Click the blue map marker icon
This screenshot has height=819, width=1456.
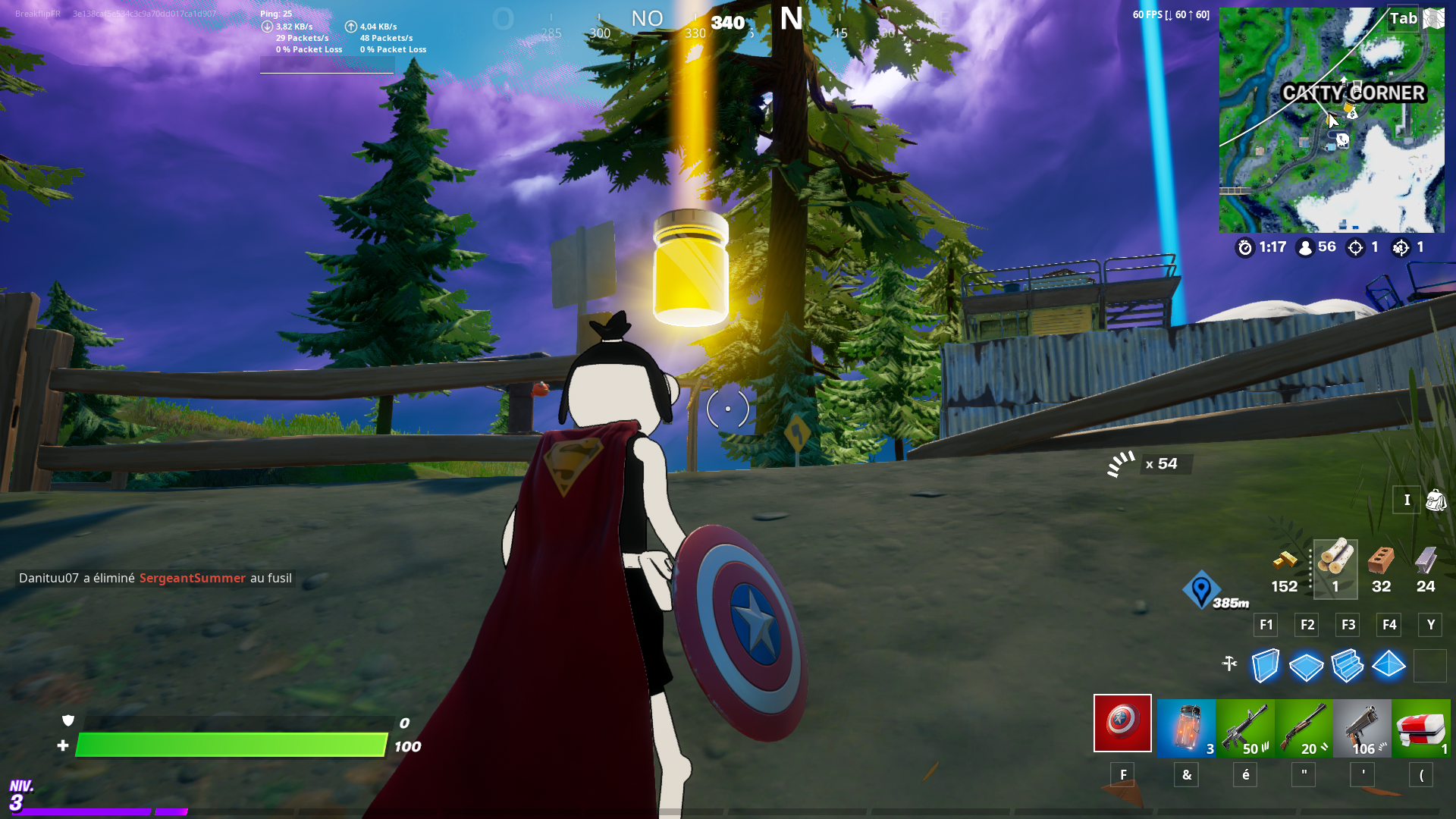1201,590
